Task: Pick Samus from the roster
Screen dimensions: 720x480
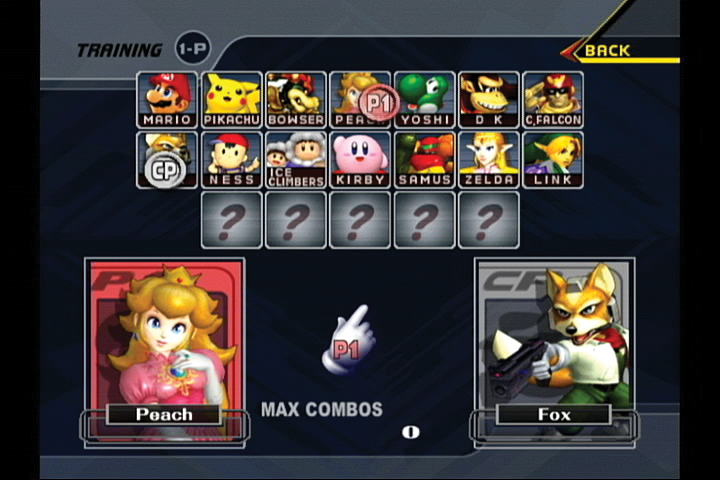Action: tap(424, 160)
